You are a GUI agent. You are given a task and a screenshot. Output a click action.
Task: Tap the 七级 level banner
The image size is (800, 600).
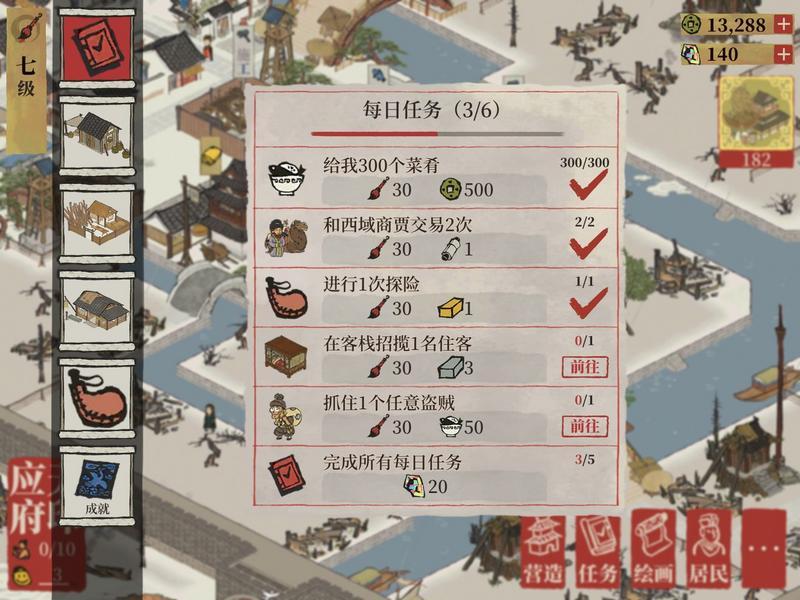pyautogui.click(x=26, y=75)
